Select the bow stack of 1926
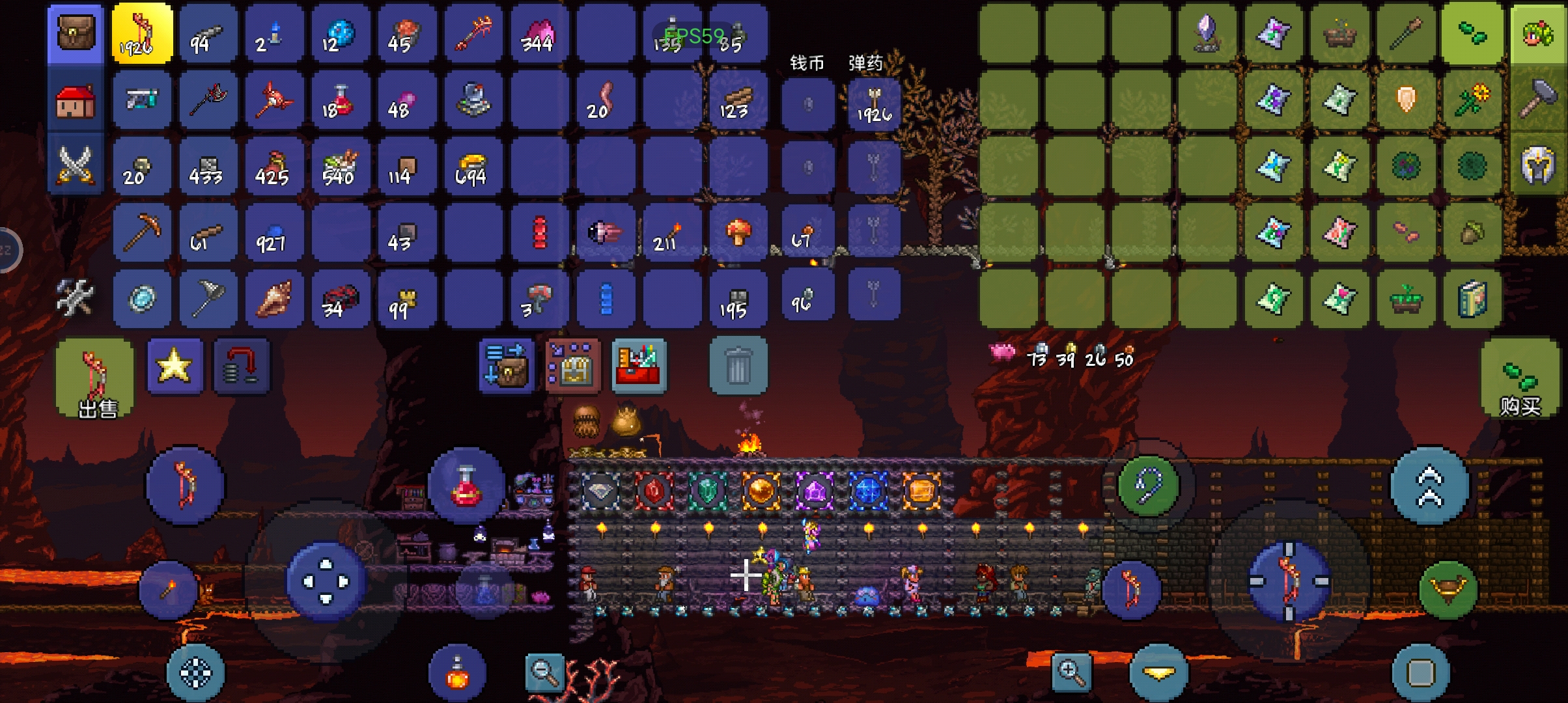Screen dimensions: 1568x703 click(x=142, y=33)
